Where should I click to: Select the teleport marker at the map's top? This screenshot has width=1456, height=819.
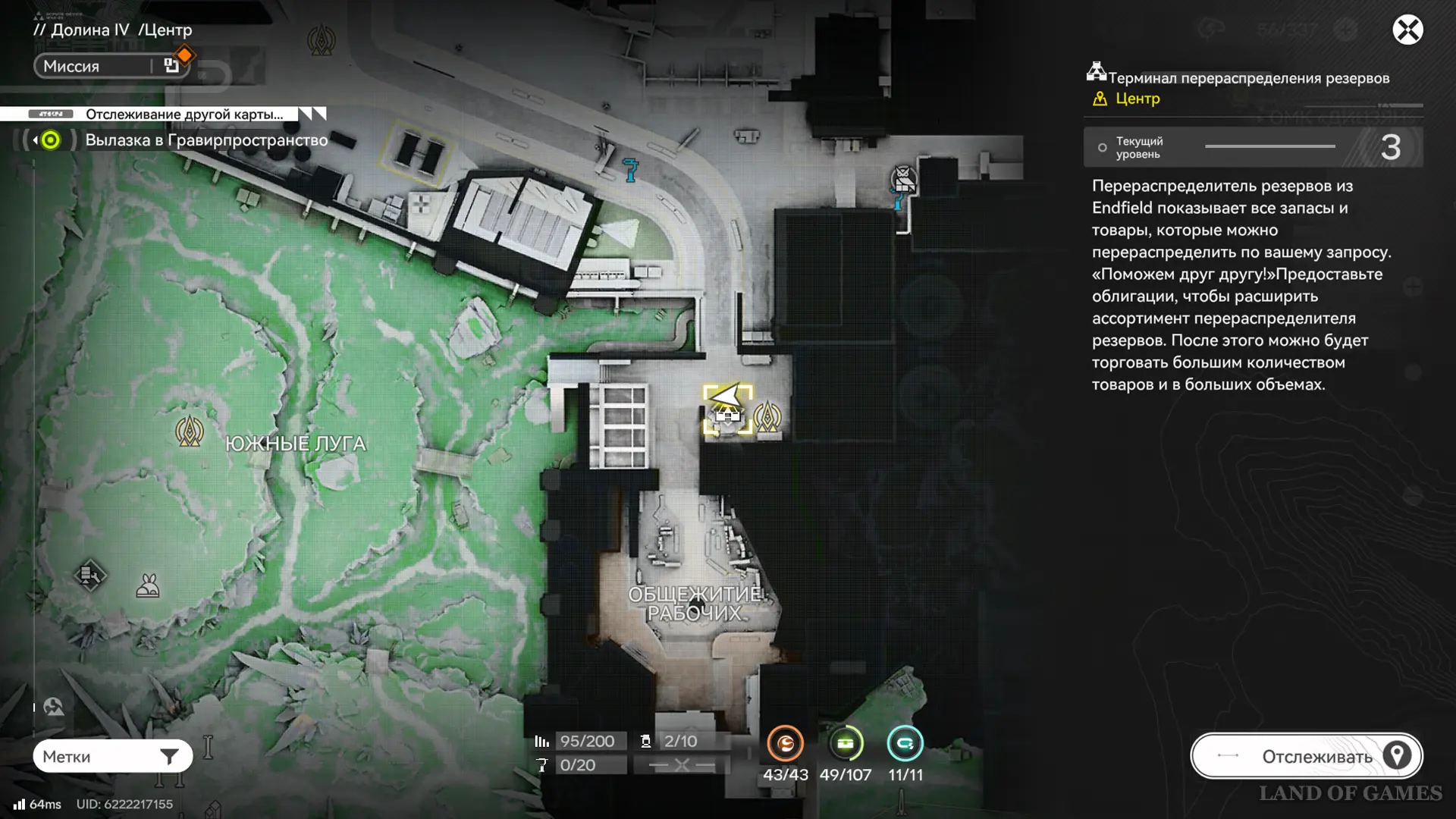(x=321, y=39)
